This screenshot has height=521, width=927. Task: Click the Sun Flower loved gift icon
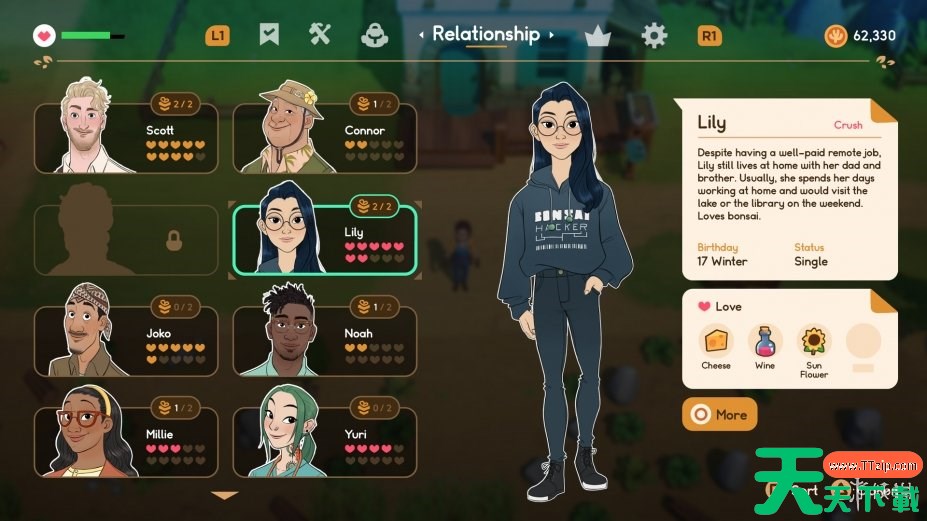(814, 342)
